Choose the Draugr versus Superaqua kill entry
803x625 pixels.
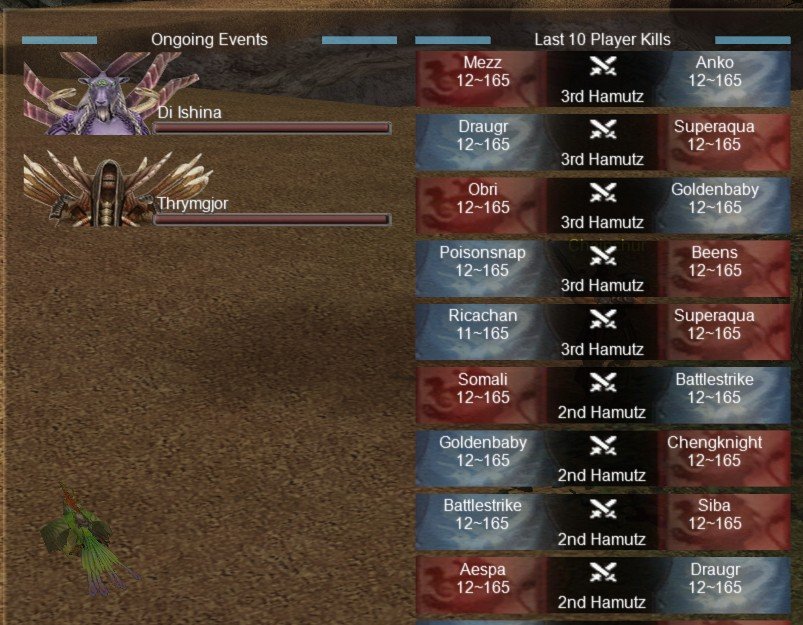(602, 143)
